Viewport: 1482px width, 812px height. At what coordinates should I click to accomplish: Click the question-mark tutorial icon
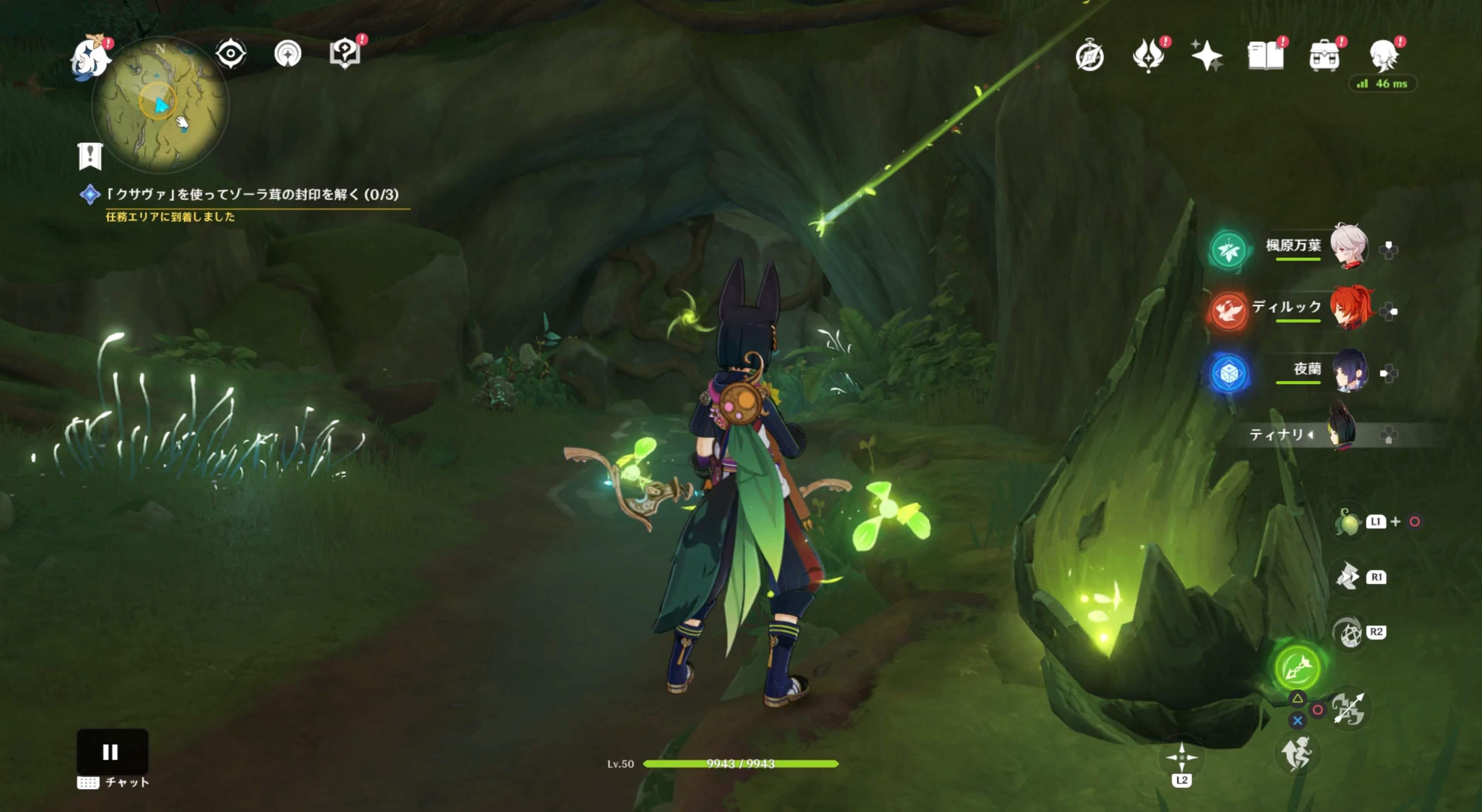[x=345, y=54]
